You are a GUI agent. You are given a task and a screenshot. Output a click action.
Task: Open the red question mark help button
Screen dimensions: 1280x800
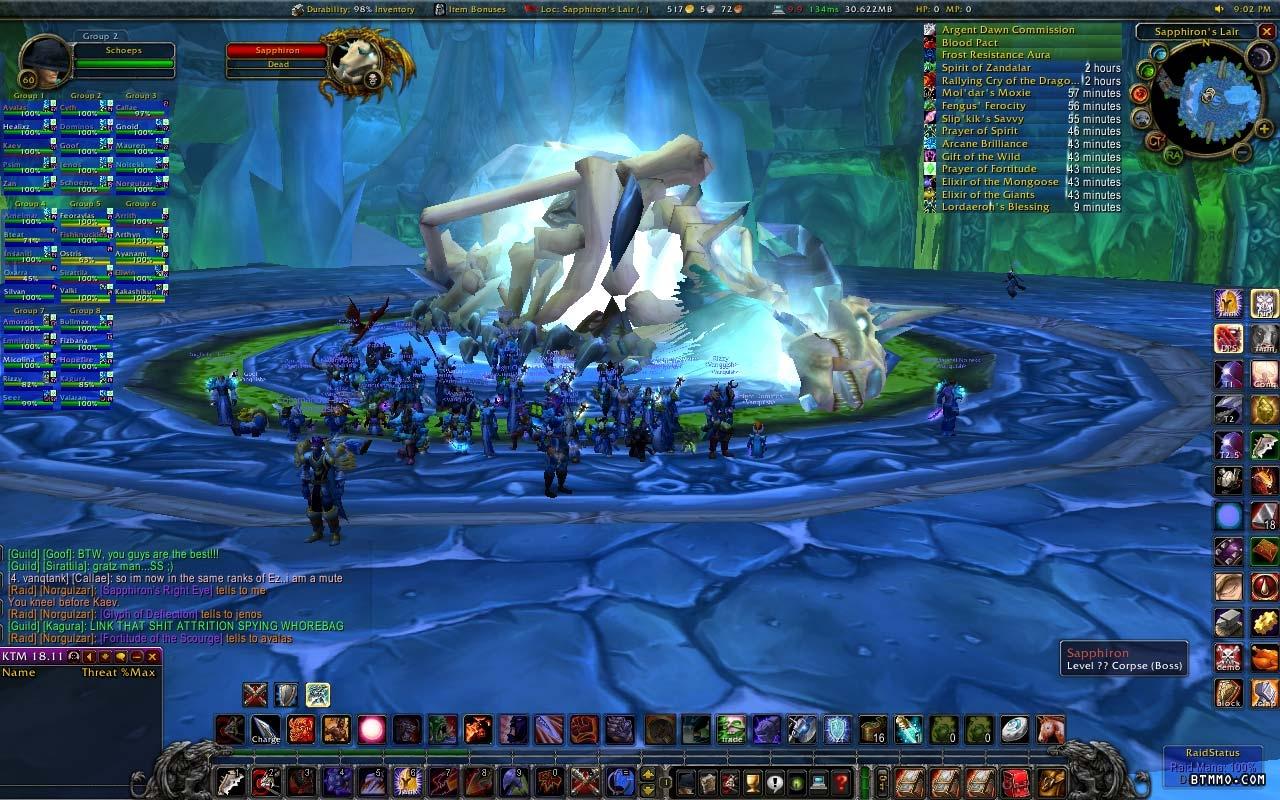pyautogui.click(x=842, y=782)
